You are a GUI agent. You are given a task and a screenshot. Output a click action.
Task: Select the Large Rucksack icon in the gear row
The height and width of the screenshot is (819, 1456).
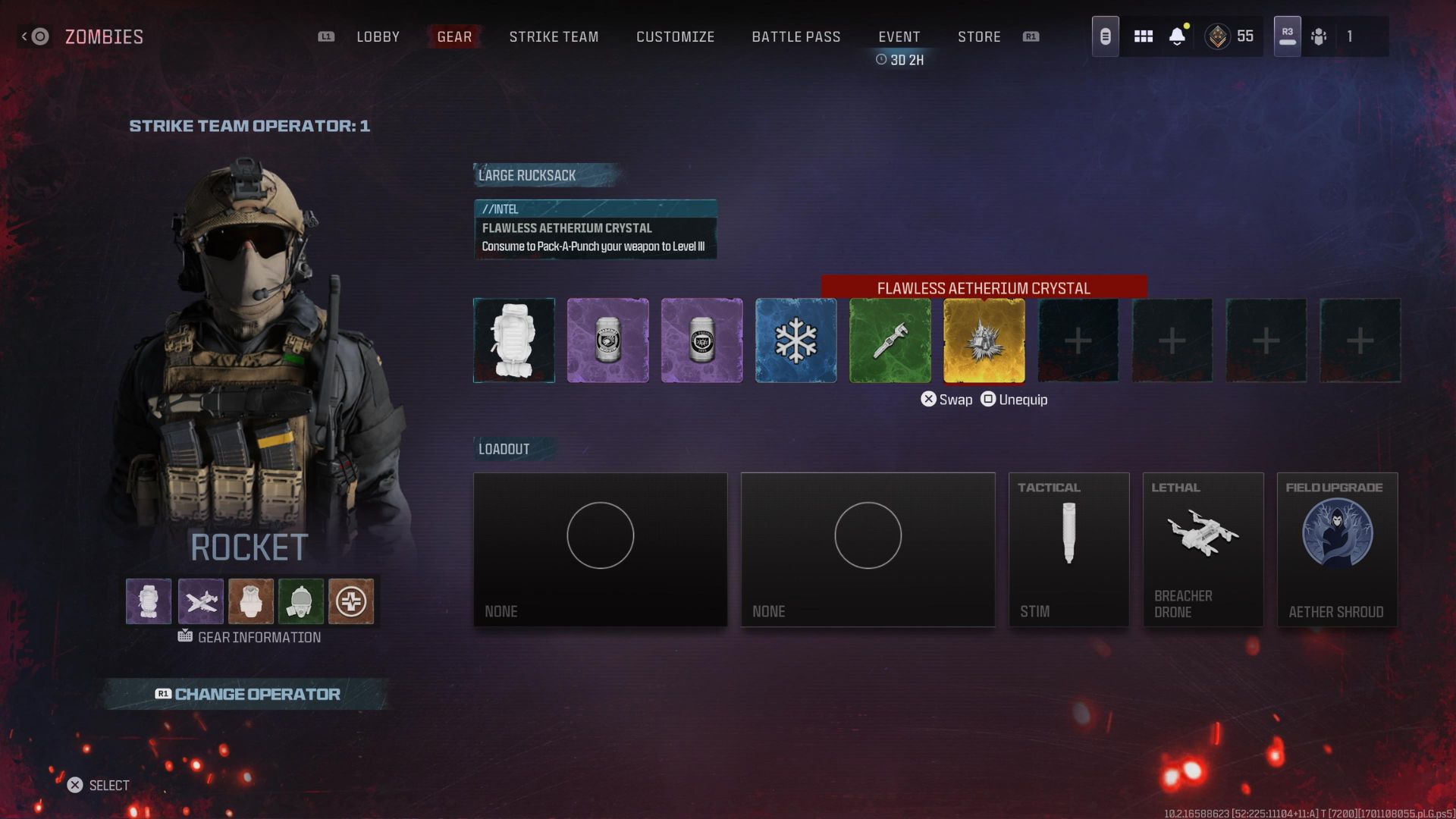coord(514,340)
